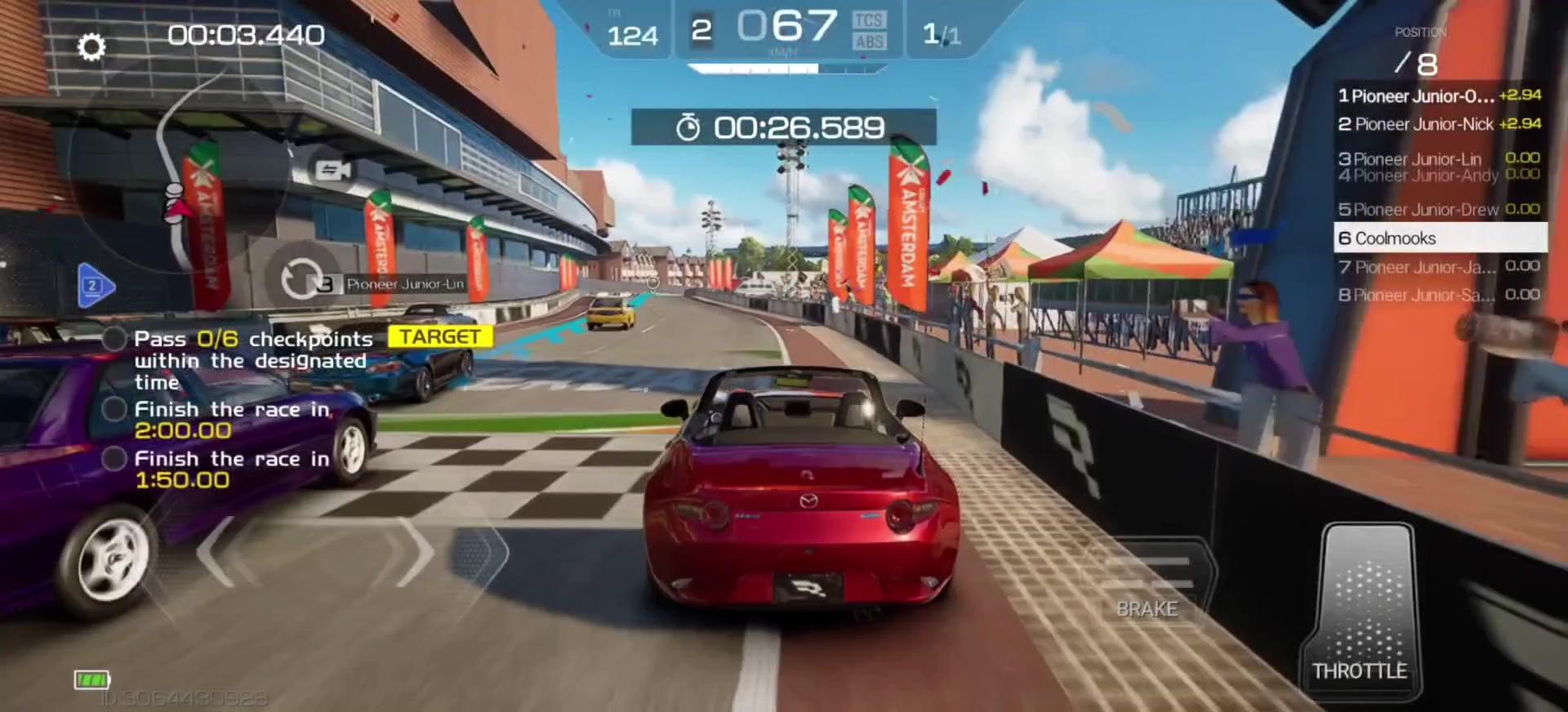Tap the blue arrow numbered 2

pos(95,286)
